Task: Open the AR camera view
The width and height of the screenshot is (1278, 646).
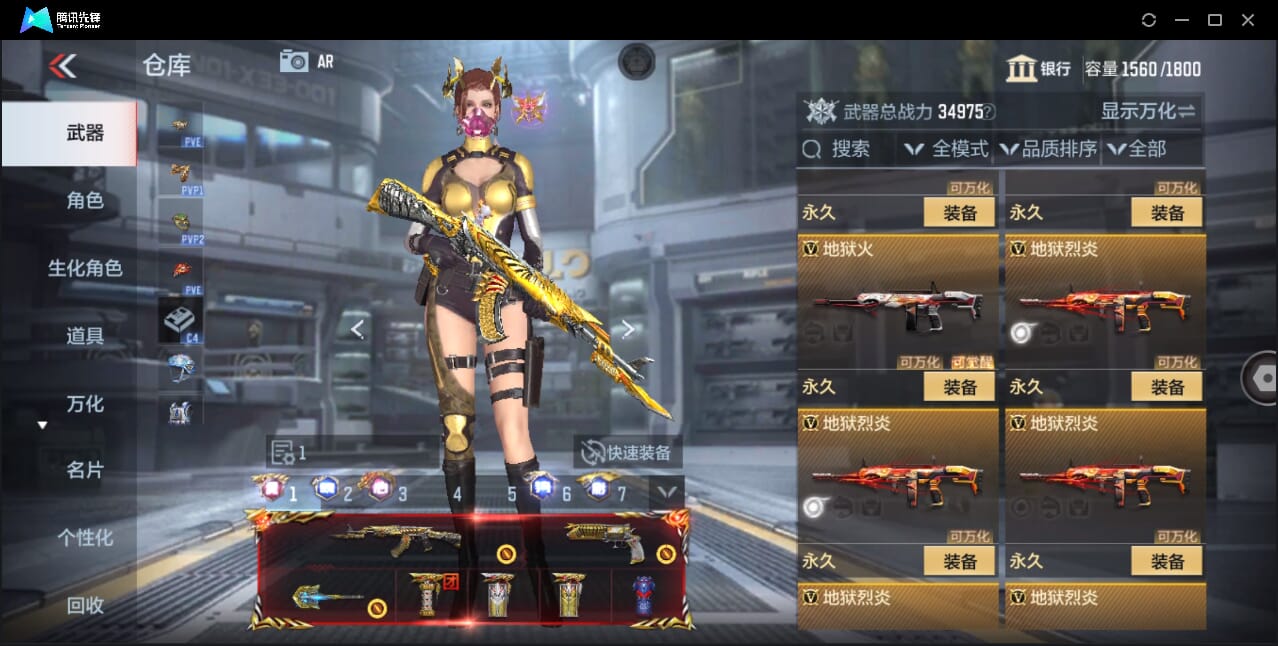Action: coord(306,61)
